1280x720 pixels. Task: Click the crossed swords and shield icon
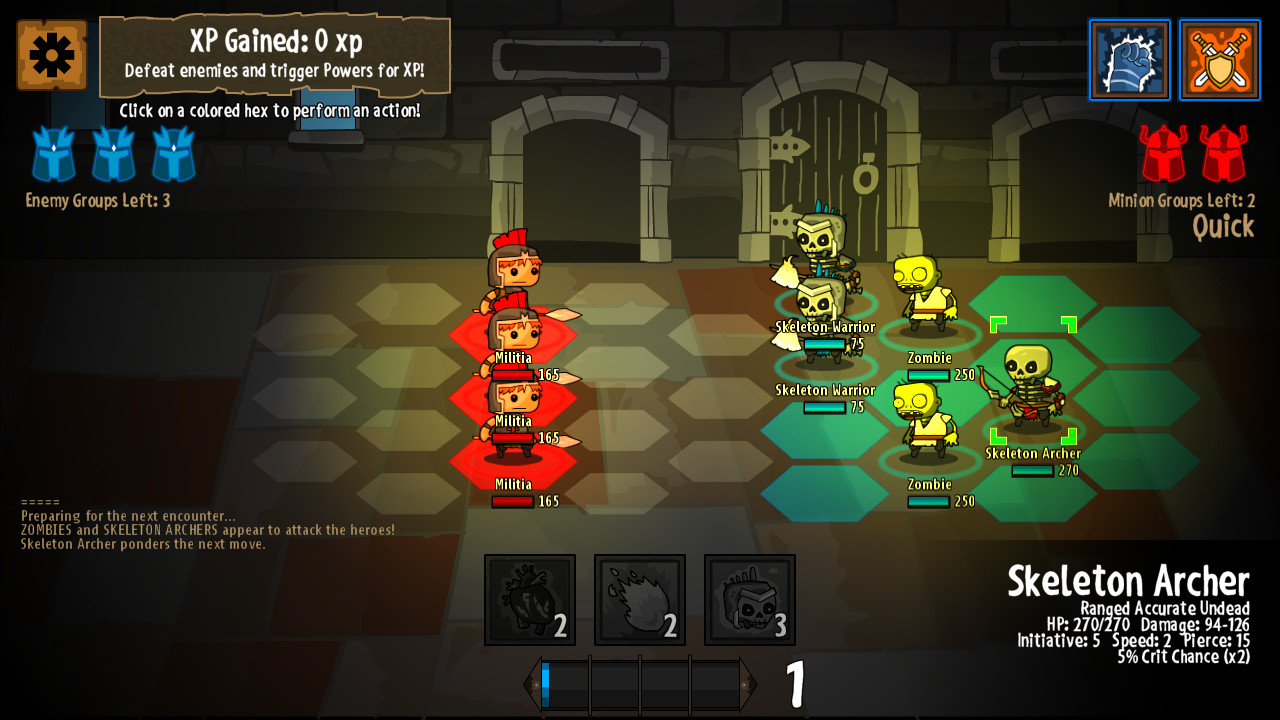click(1220, 60)
